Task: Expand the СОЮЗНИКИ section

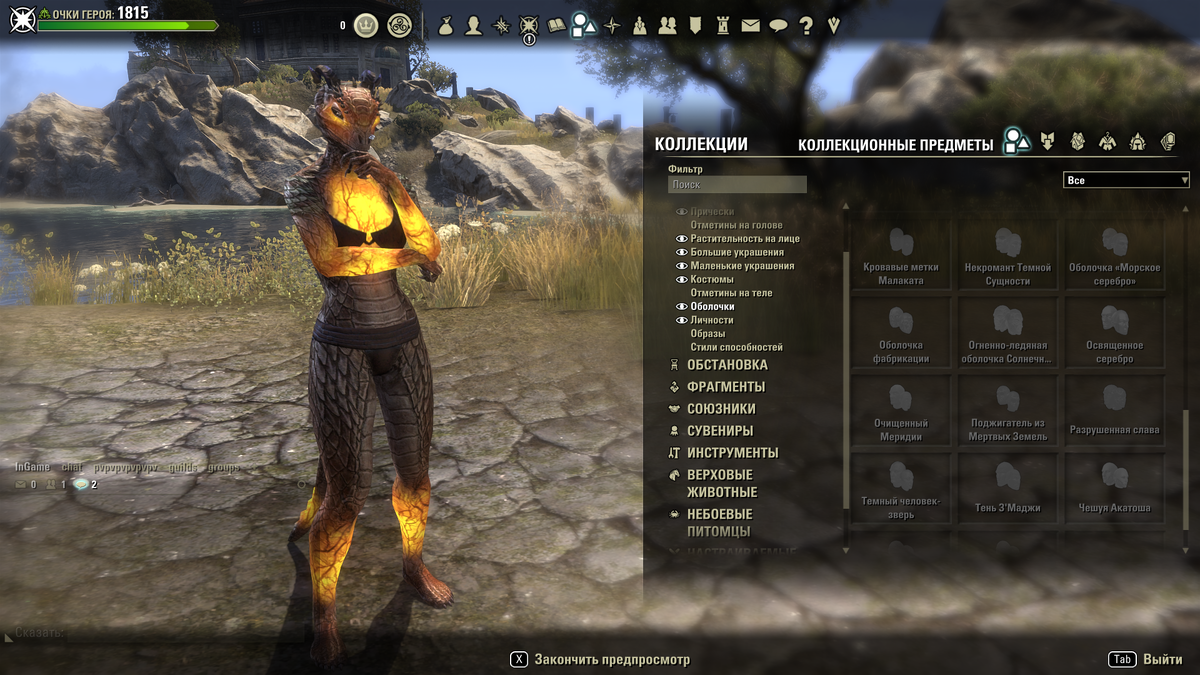Action: coord(721,409)
